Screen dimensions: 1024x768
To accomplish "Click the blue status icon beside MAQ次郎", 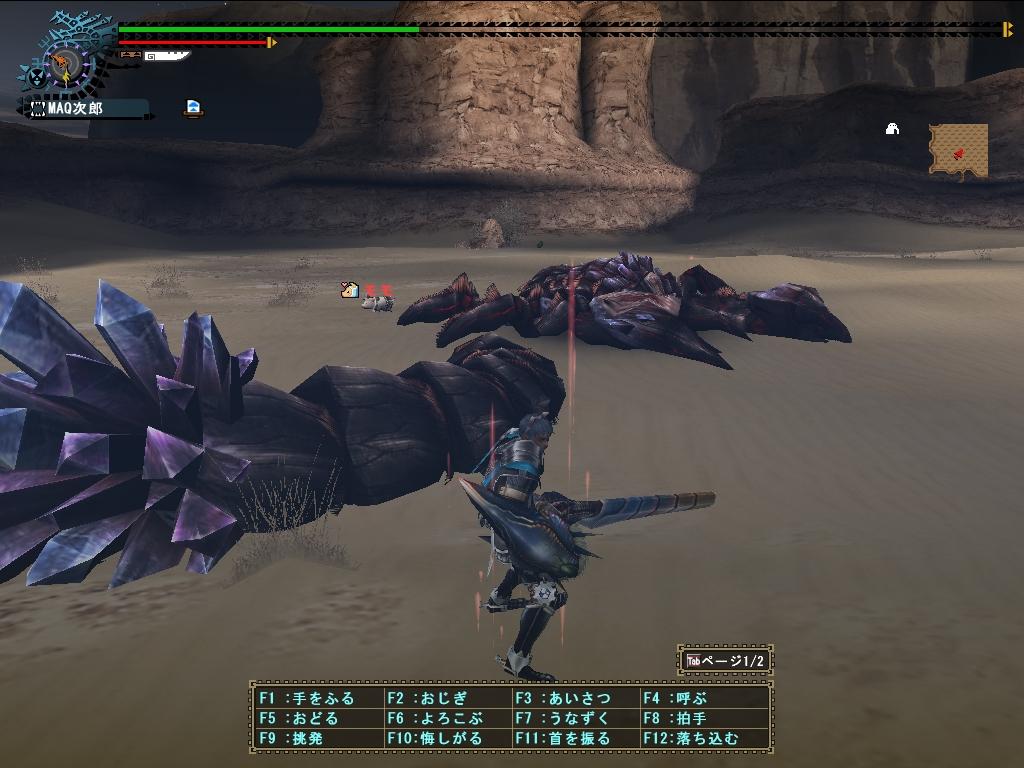I will coord(194,108).
